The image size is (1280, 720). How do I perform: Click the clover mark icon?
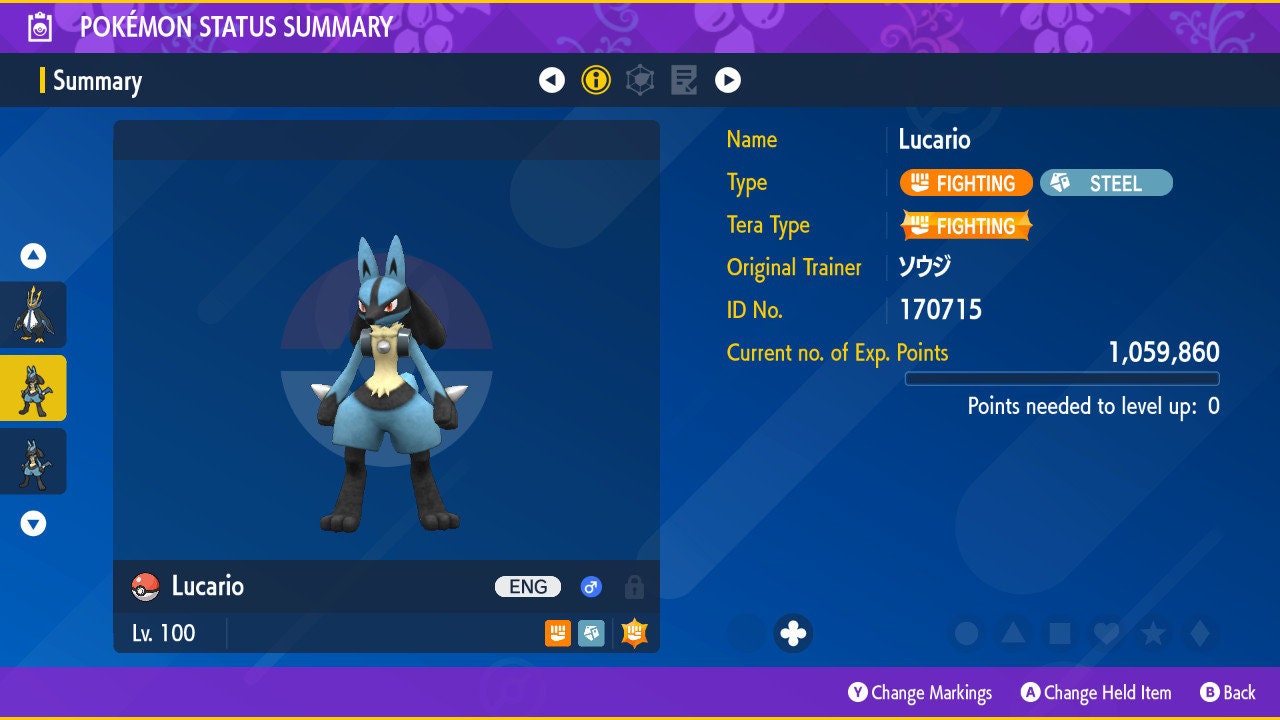[793, 633]
